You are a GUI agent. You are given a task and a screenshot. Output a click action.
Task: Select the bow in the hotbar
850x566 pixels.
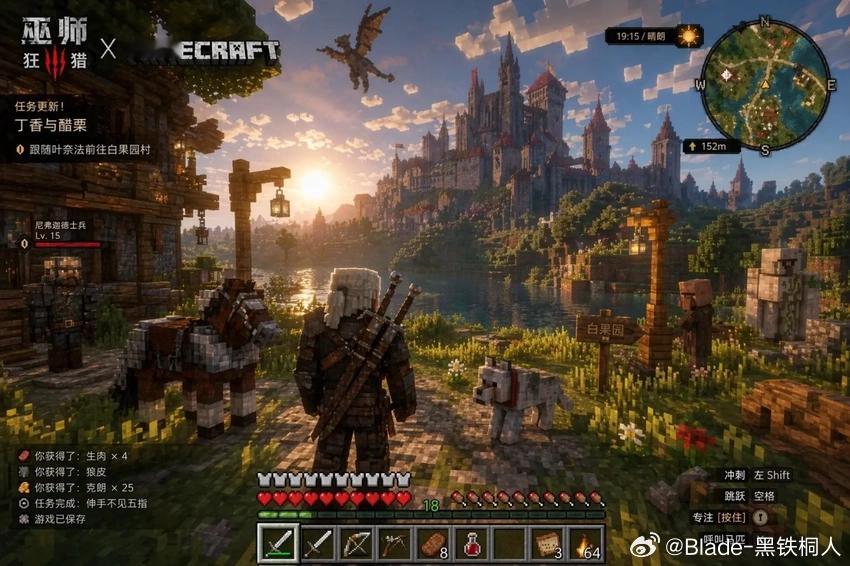click(355, 544)
